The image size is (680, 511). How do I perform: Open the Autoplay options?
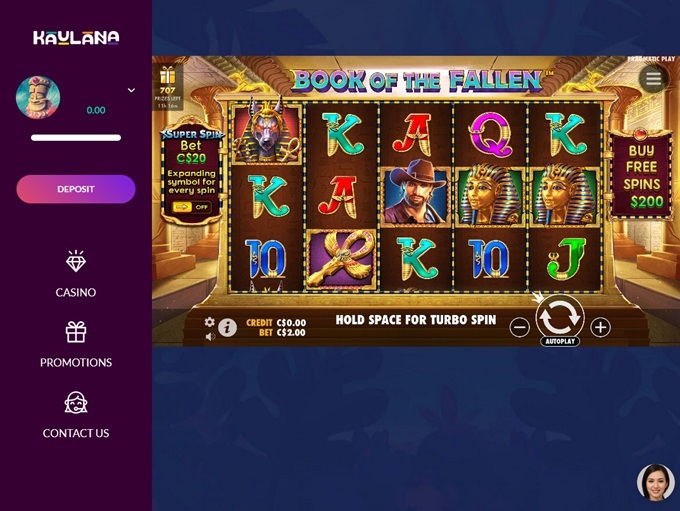click(x=559, y=342)
